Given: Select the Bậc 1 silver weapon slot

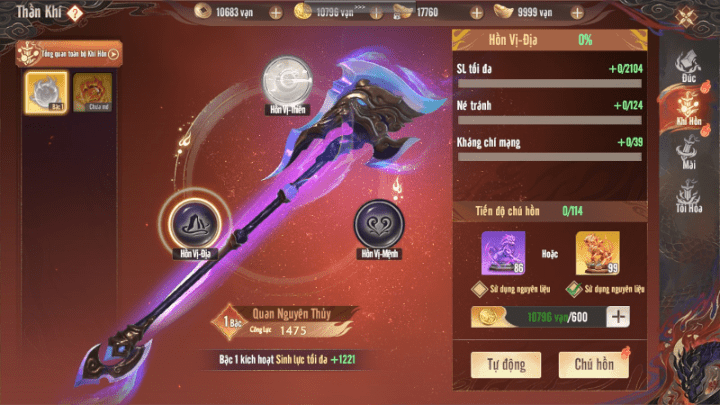Looking at the screenshot, I should [46, 90].
